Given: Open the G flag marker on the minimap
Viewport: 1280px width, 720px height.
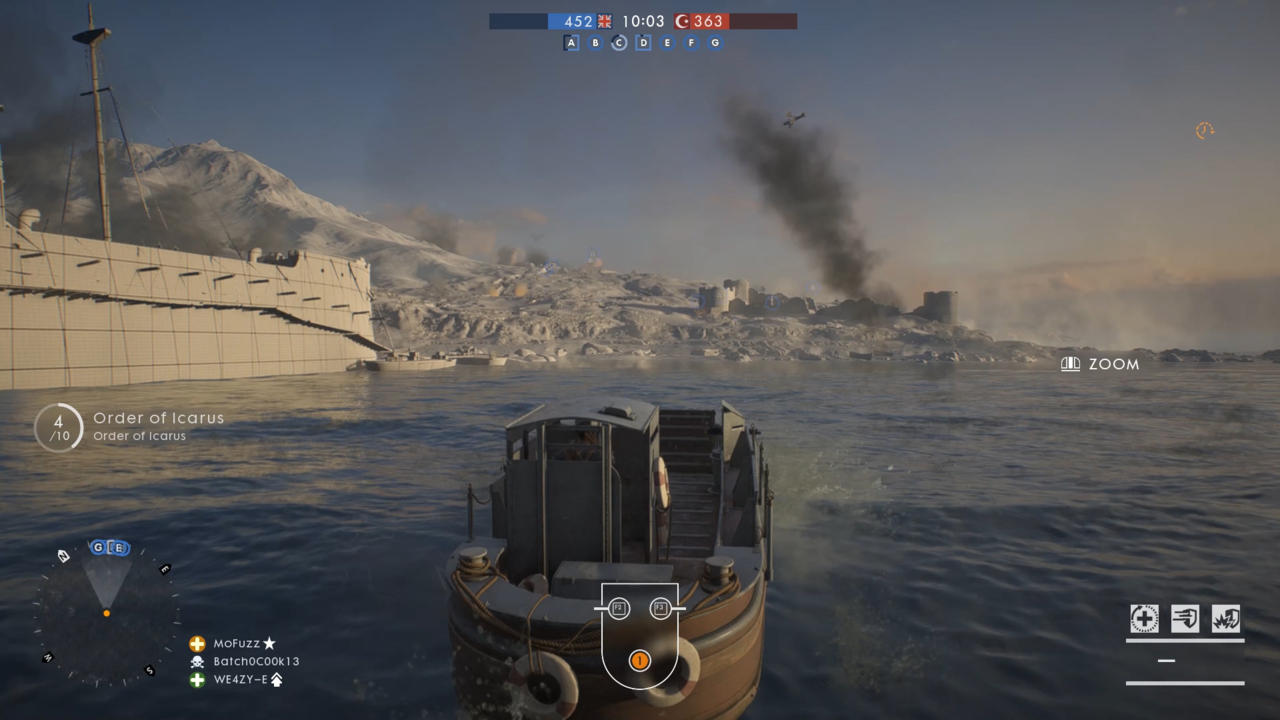Looking at the screenshot, I should 97,547.
